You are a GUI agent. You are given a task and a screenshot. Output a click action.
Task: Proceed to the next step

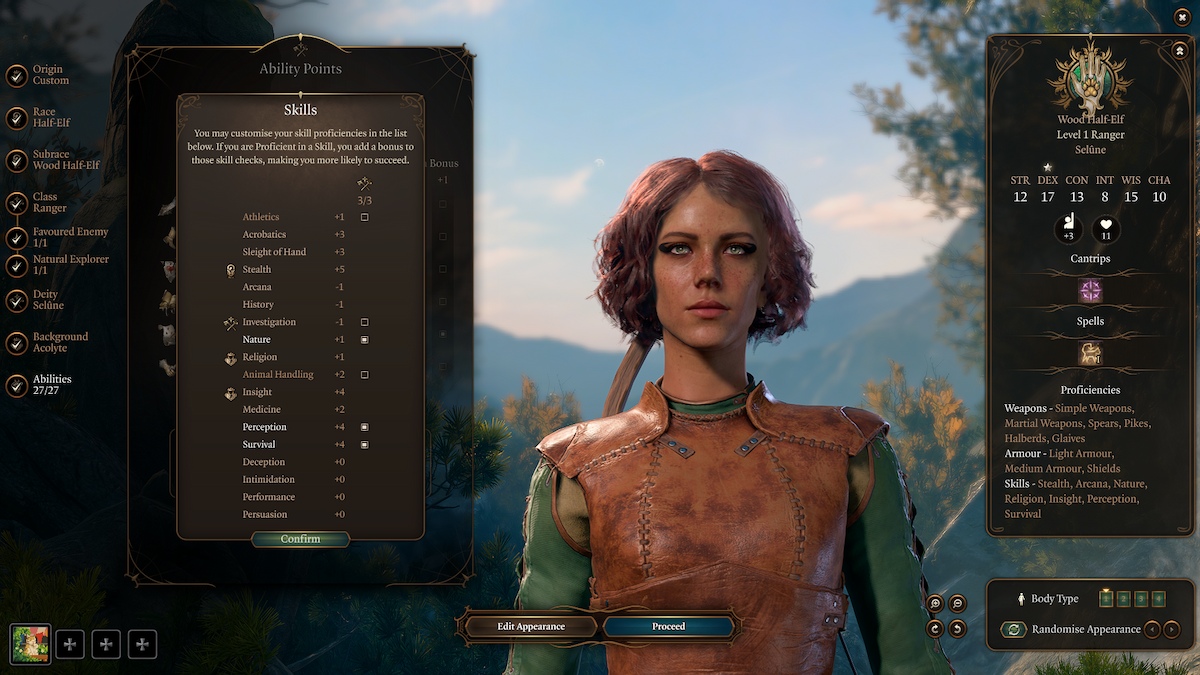(x=669, y=626)
